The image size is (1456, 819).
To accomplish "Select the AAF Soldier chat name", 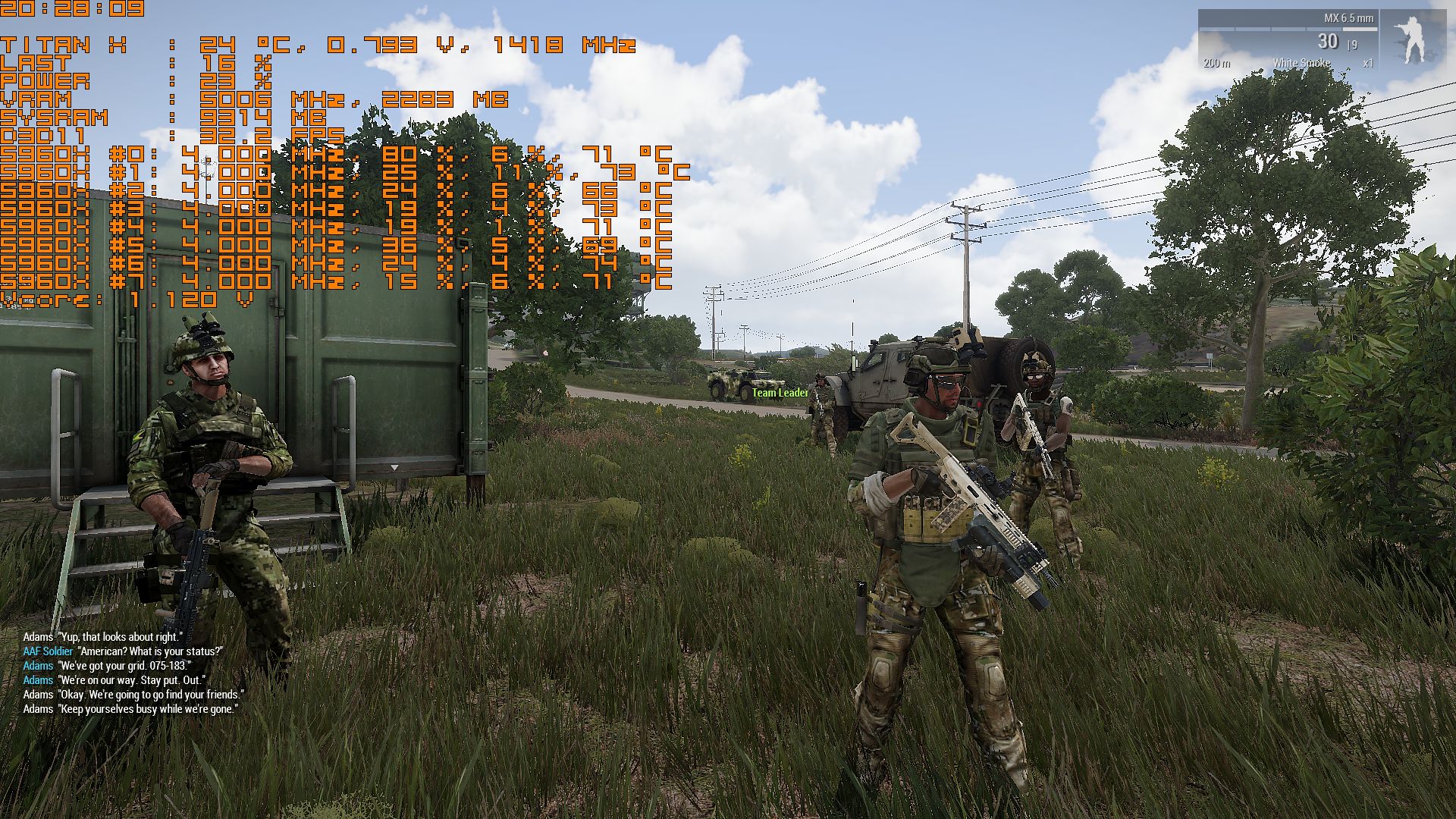I will pos(46,651).
